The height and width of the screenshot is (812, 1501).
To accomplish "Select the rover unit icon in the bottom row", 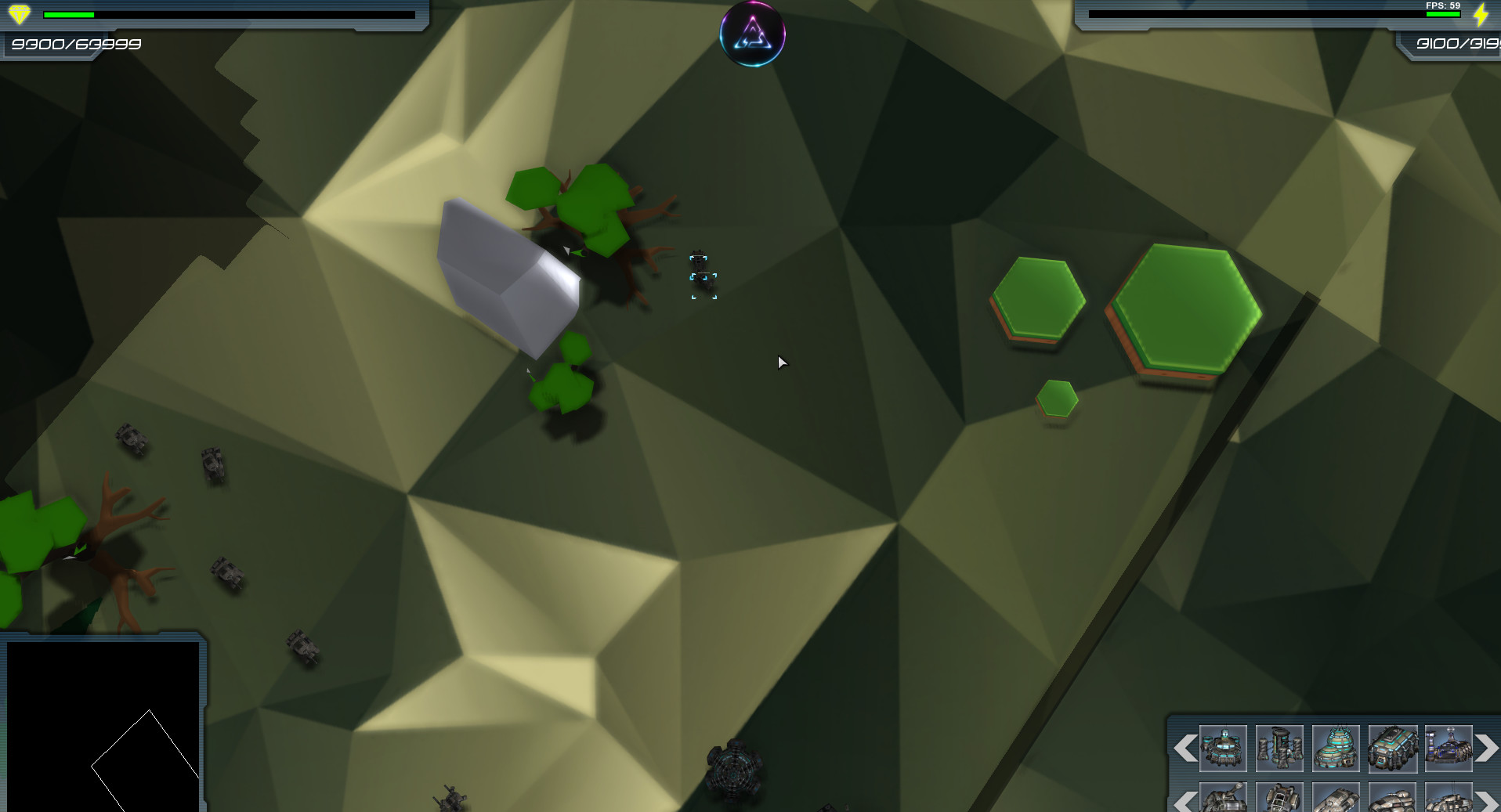I will pyautogui.click(x=1279, y=799).
